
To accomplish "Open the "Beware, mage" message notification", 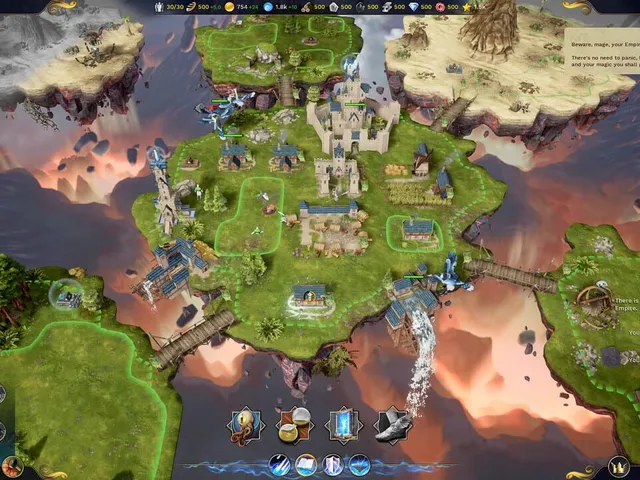I will point(602,53).
